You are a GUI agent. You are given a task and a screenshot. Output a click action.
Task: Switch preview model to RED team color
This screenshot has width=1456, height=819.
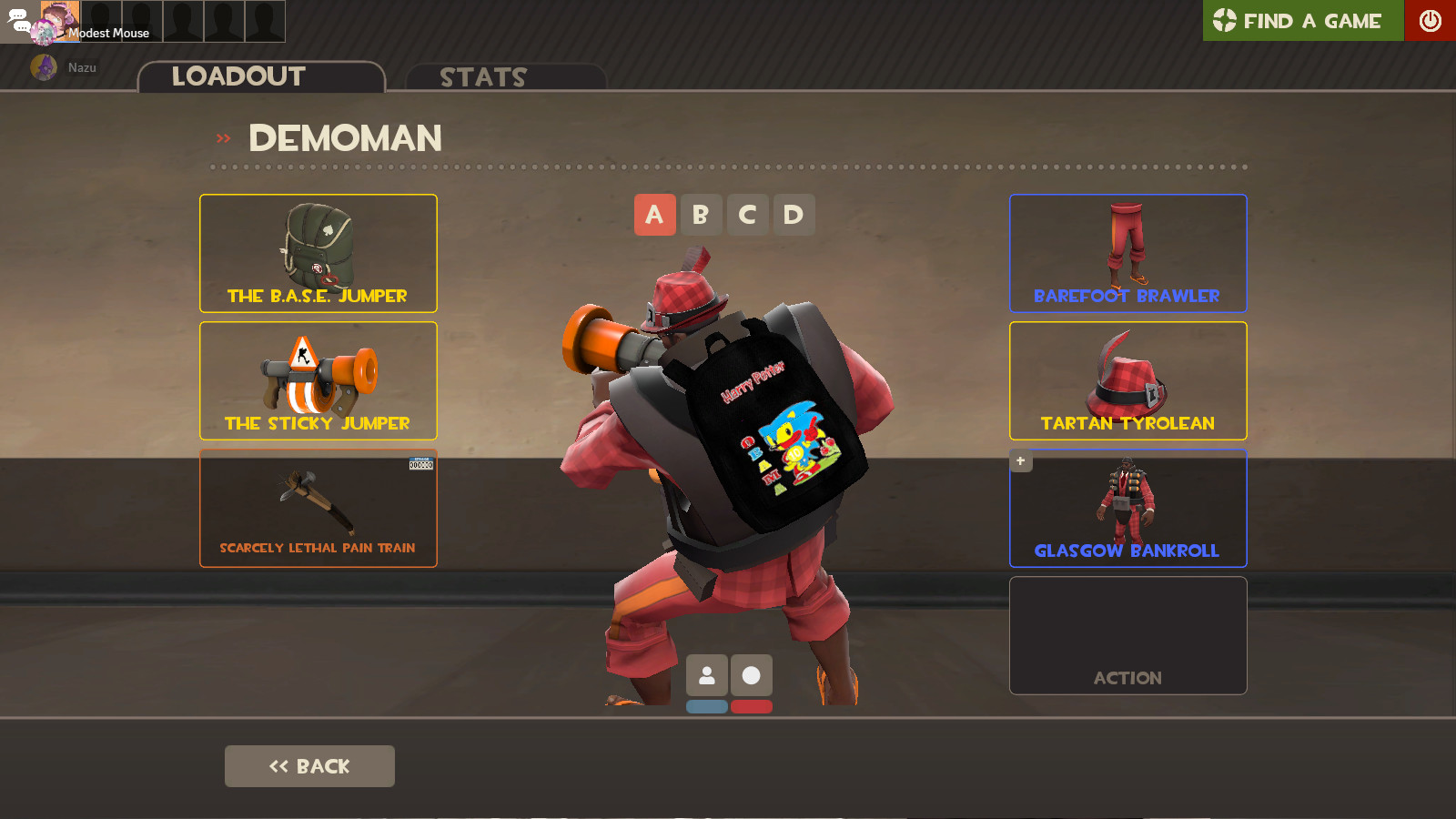753,706
